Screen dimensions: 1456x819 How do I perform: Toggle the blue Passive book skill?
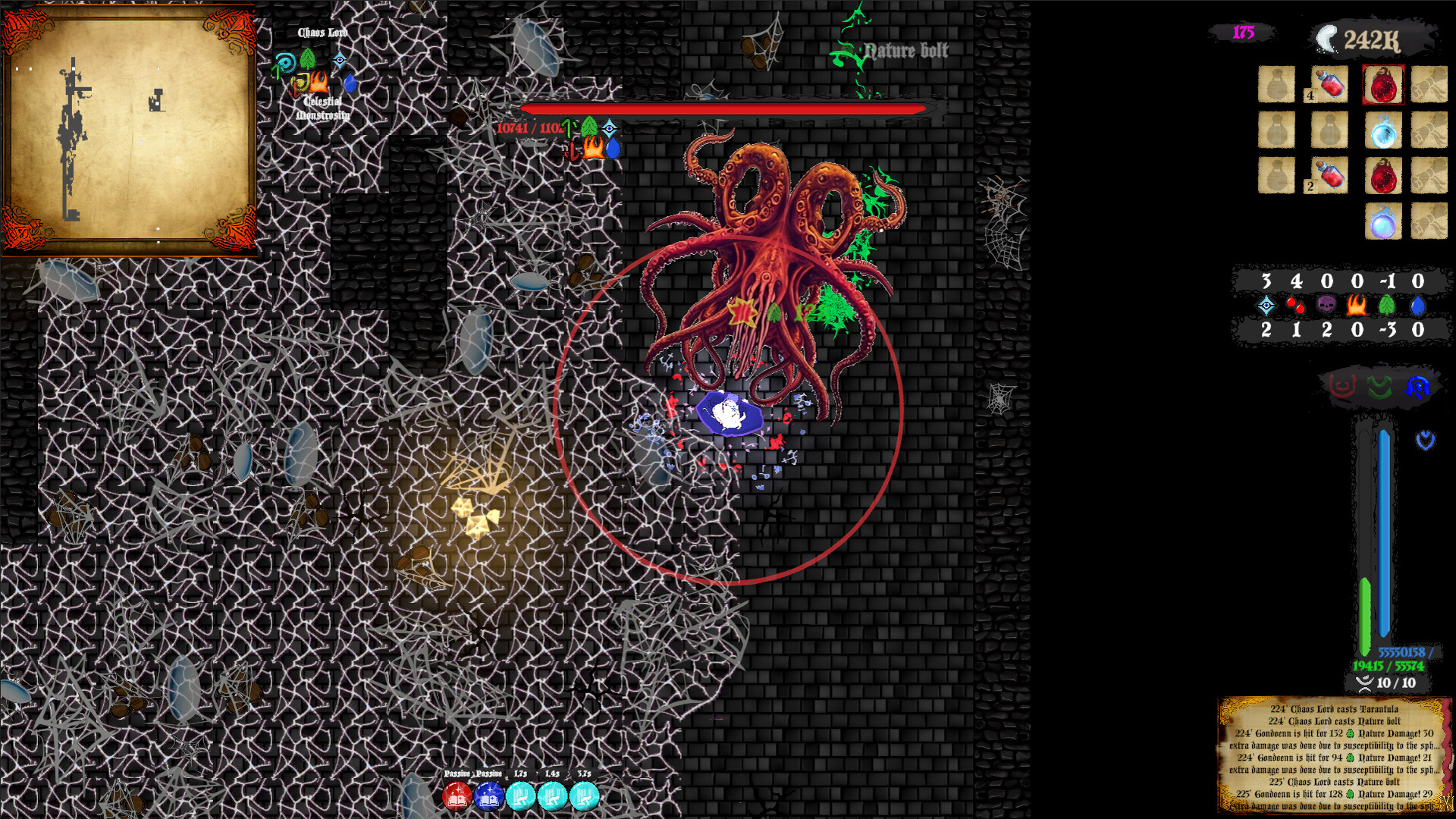click(x=489, y=797)
